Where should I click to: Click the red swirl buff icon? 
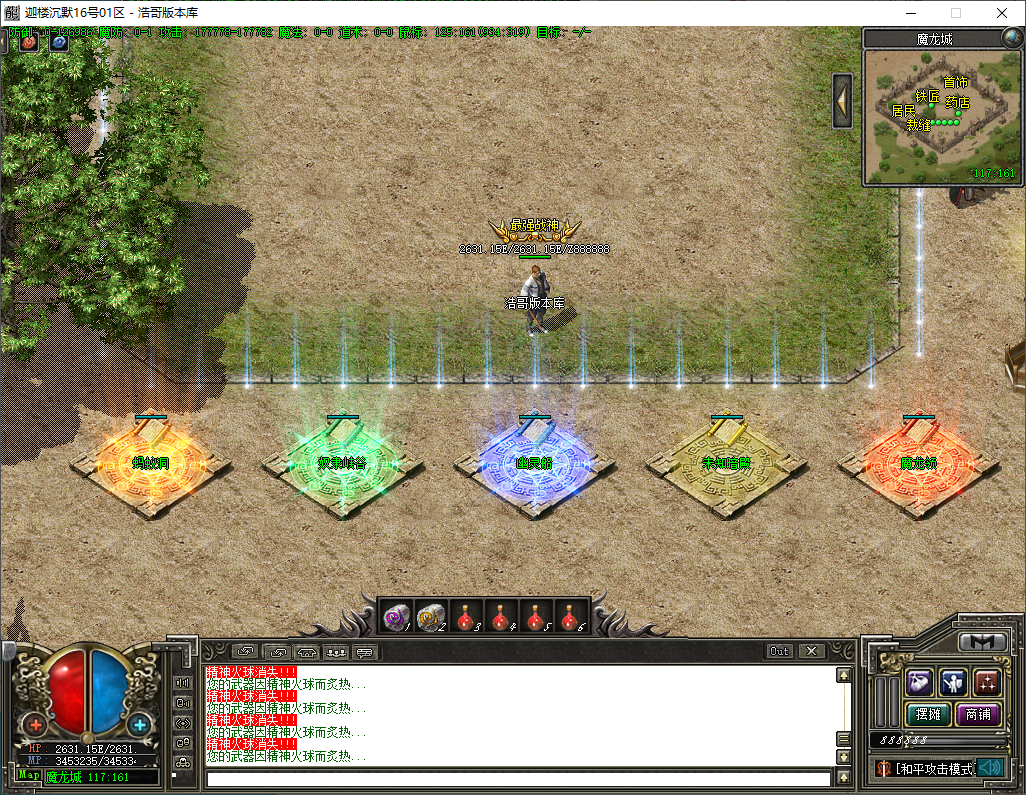28,43
